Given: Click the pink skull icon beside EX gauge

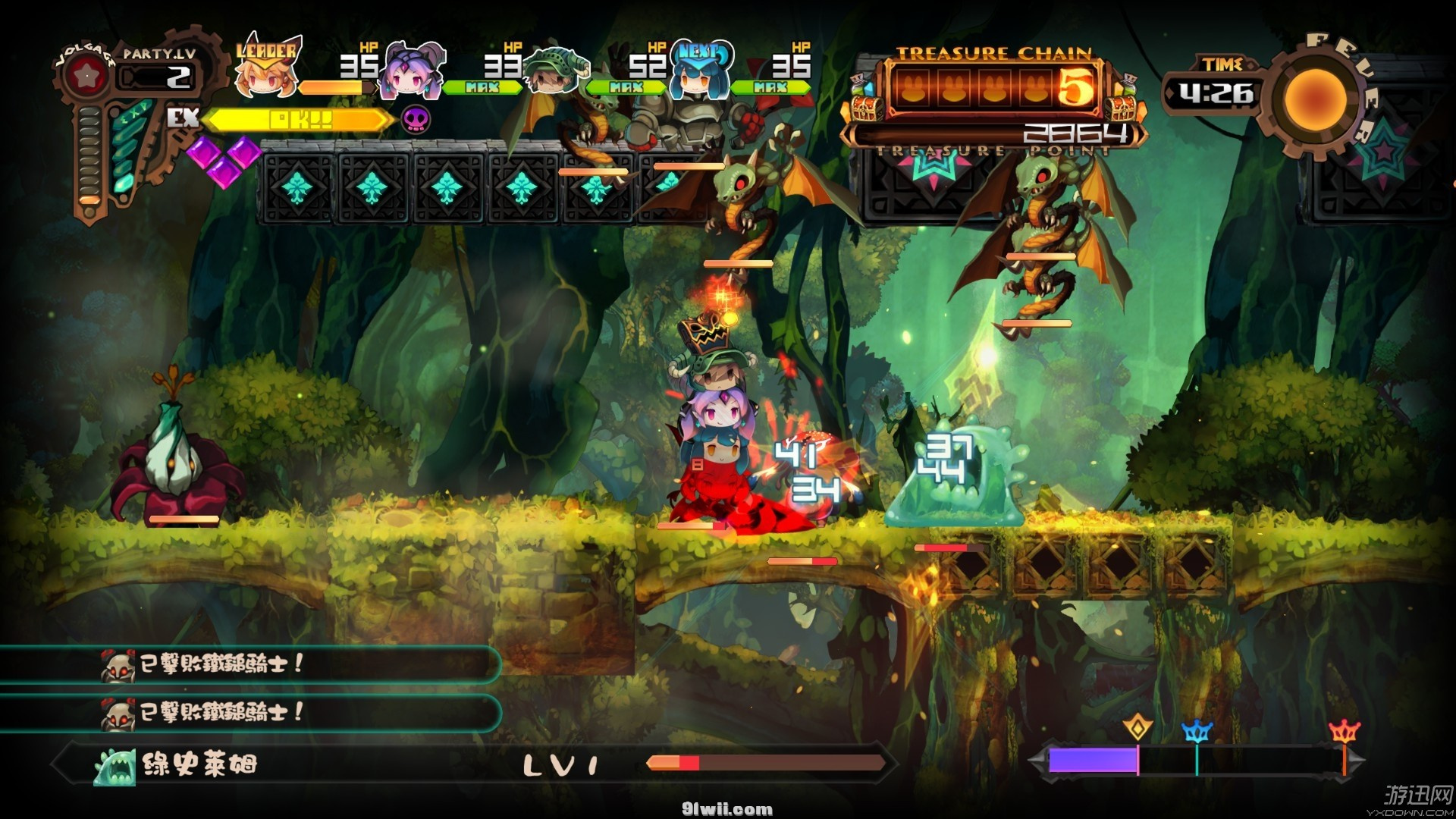Looking at the screenshot, I should point(416,119).
